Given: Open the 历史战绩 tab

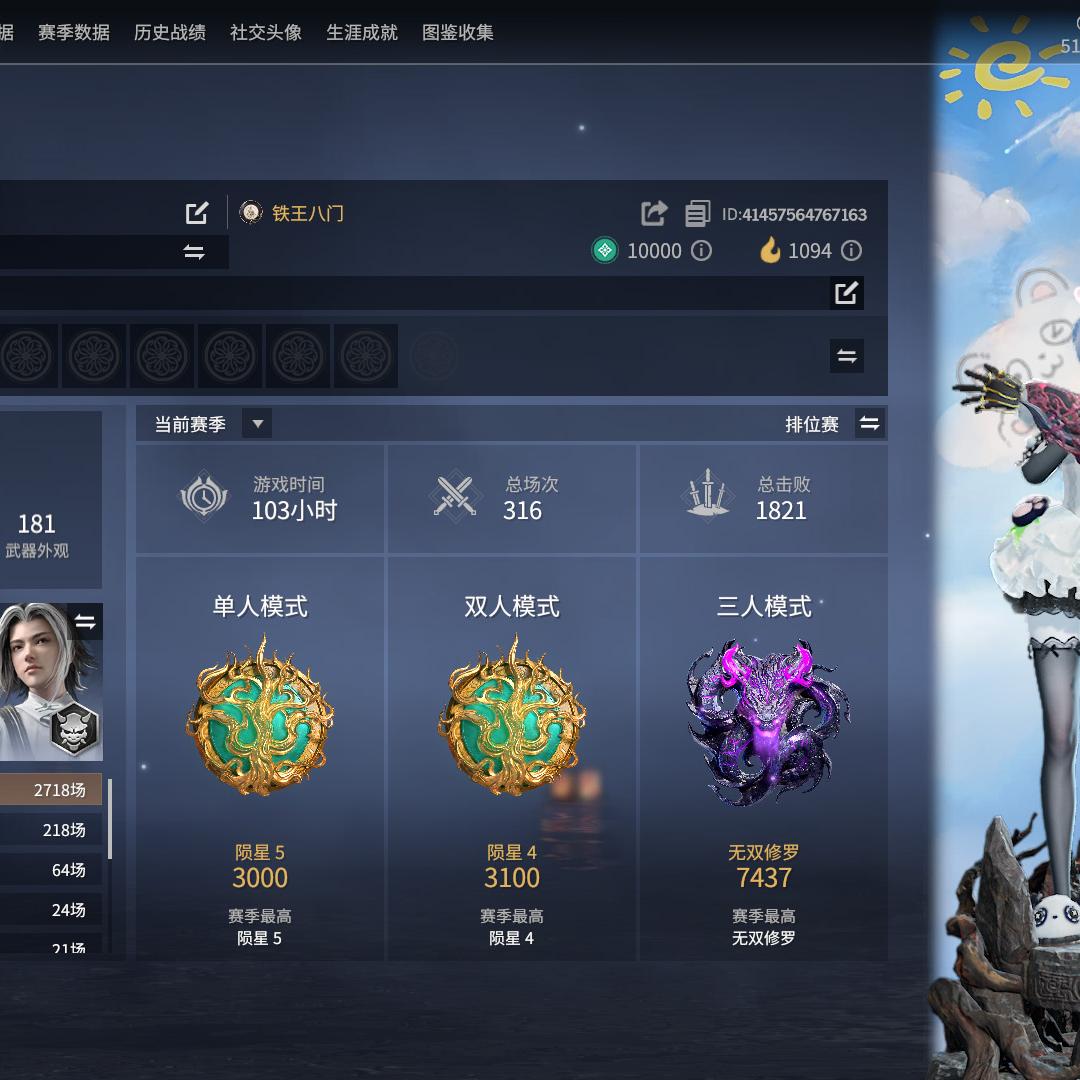Looking at the screenshot, I should coord(170,32).
